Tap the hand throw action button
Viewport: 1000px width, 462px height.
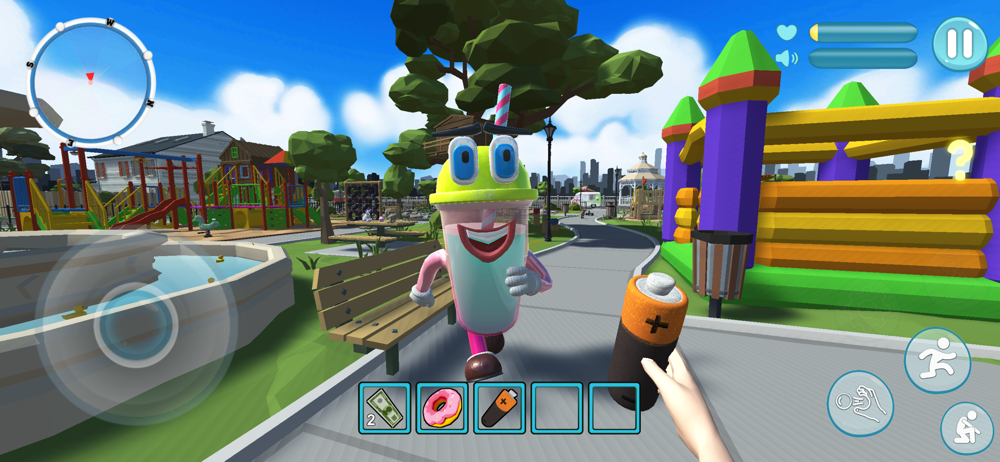(860, 404)
